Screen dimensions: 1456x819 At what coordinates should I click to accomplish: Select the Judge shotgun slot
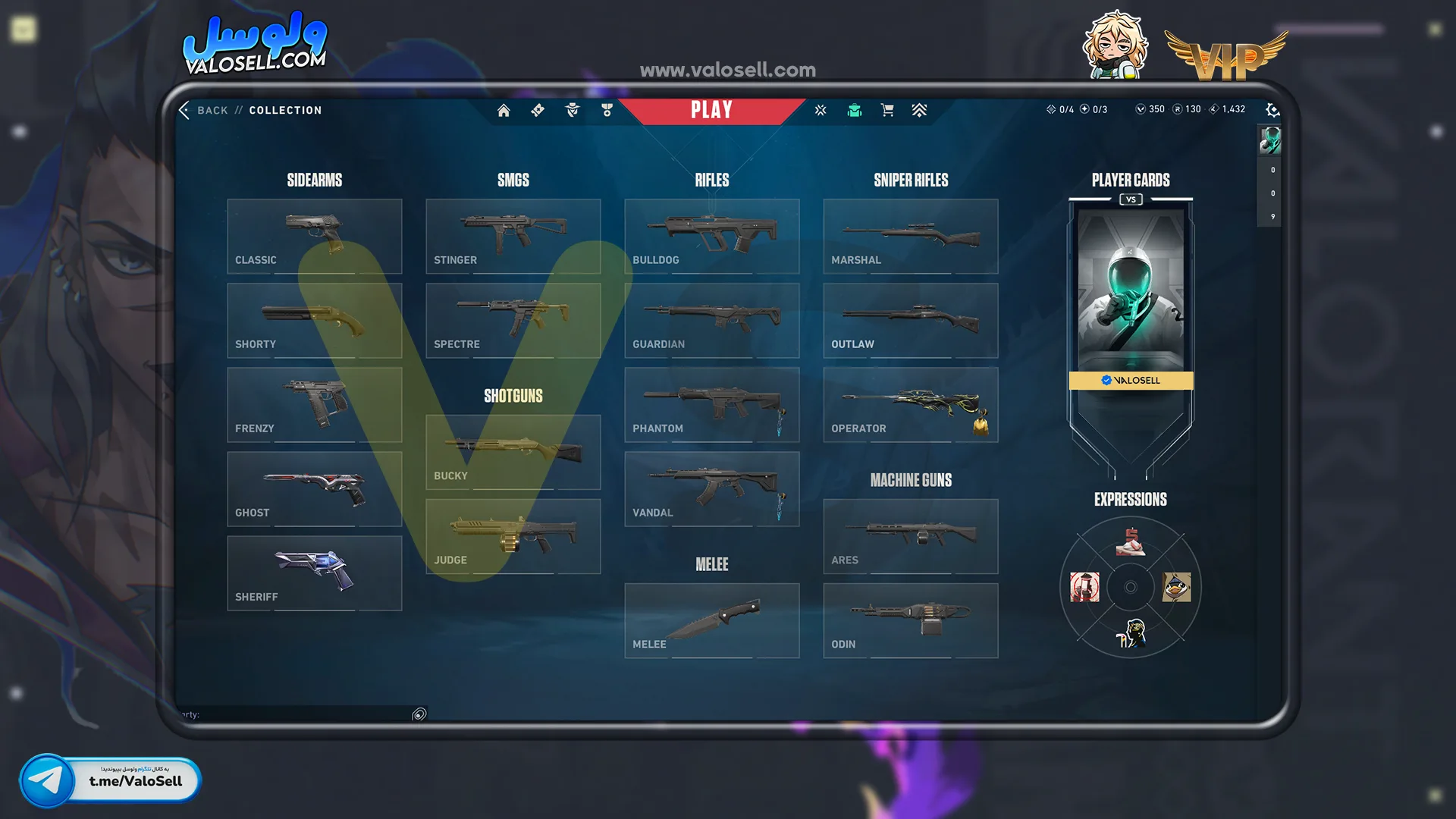coord(513,536)
